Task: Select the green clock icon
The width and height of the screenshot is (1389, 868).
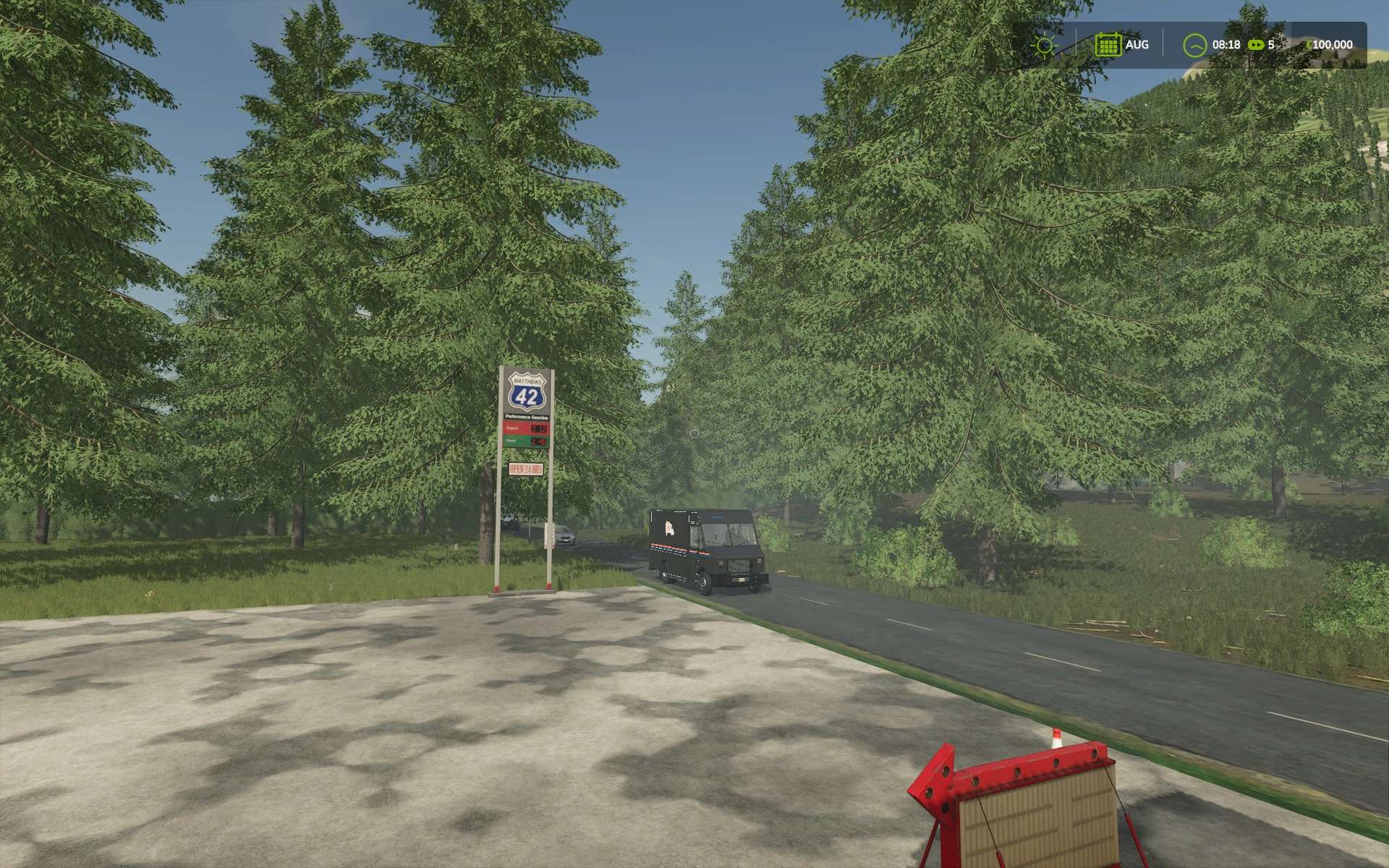Action: point(1194,45)
